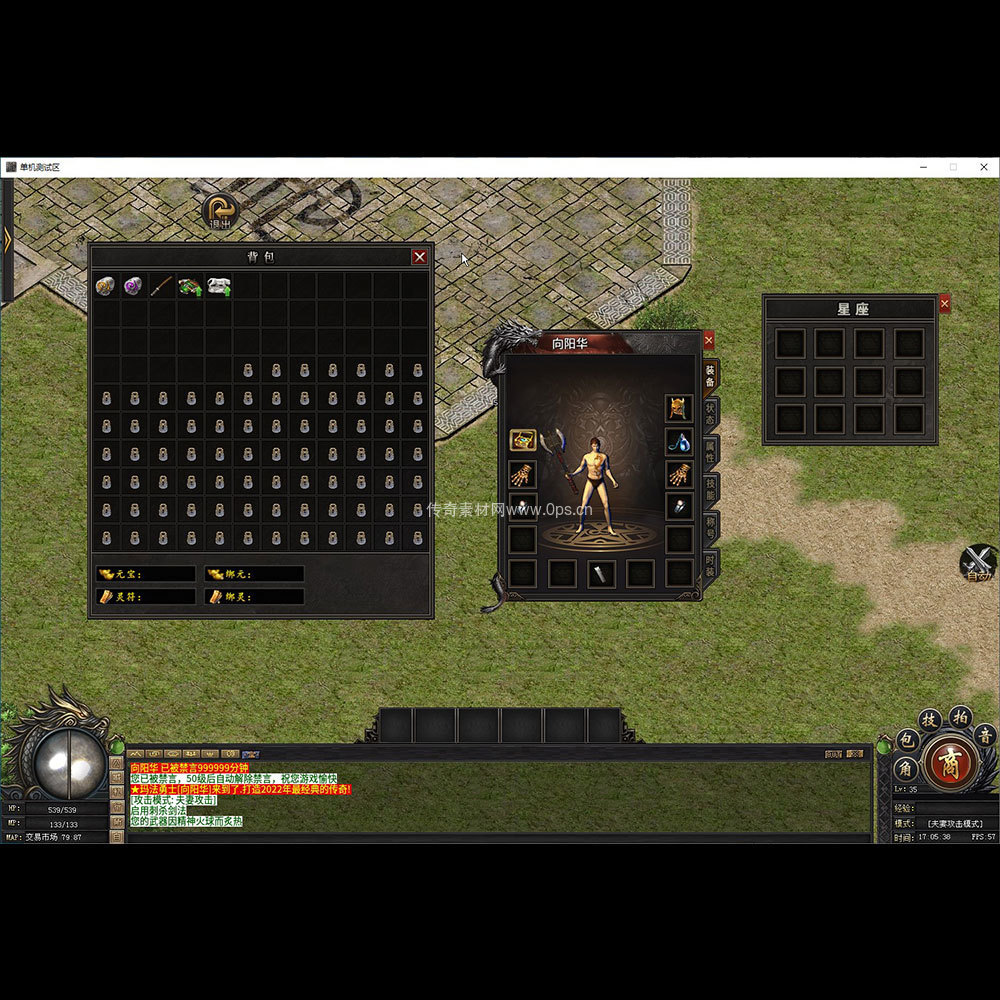
Task: Click the 退出 exit arrow button
Action: tap(220, 211)
